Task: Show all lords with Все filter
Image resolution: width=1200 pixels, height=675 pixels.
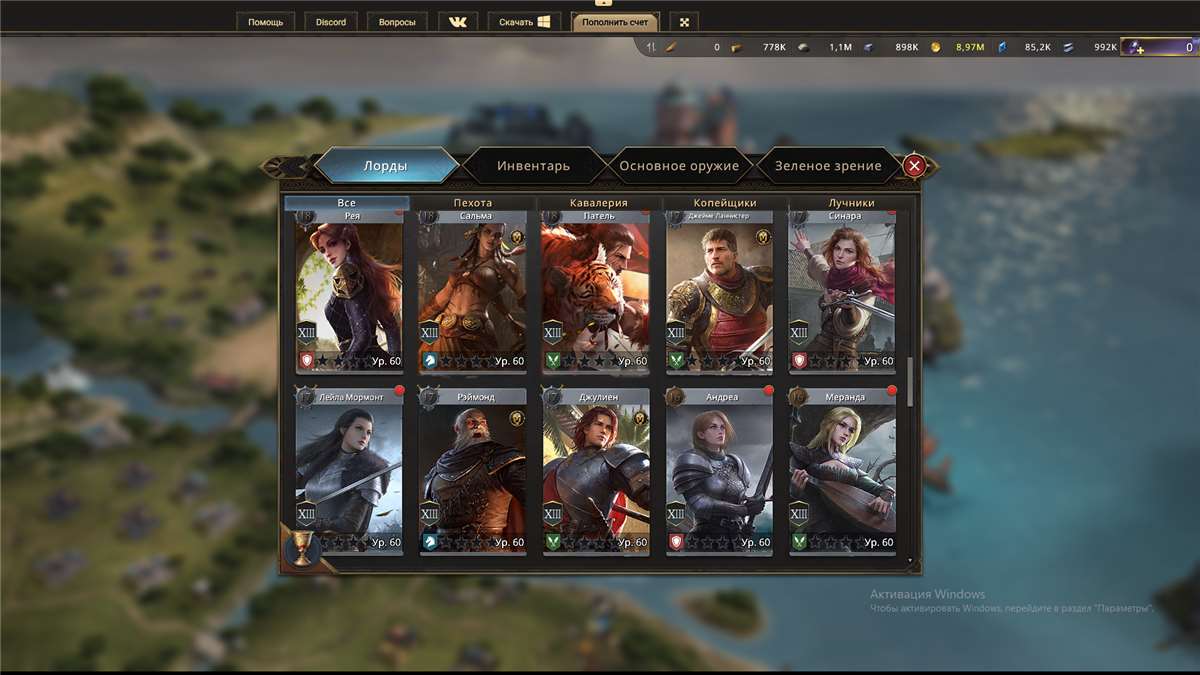Action: (x=346, y=203)
